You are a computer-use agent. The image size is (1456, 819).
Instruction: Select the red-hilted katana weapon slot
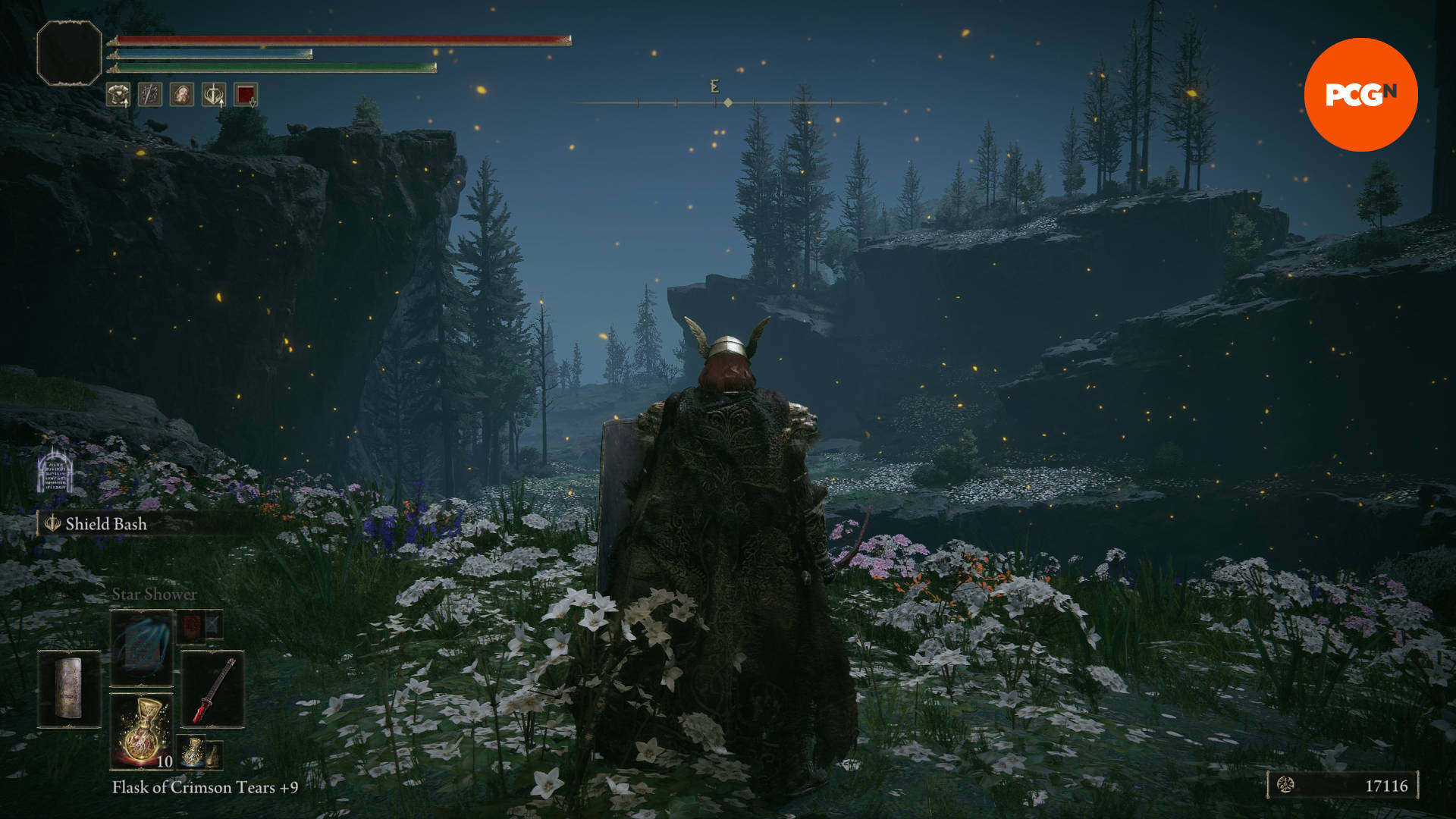pos(213,689)
